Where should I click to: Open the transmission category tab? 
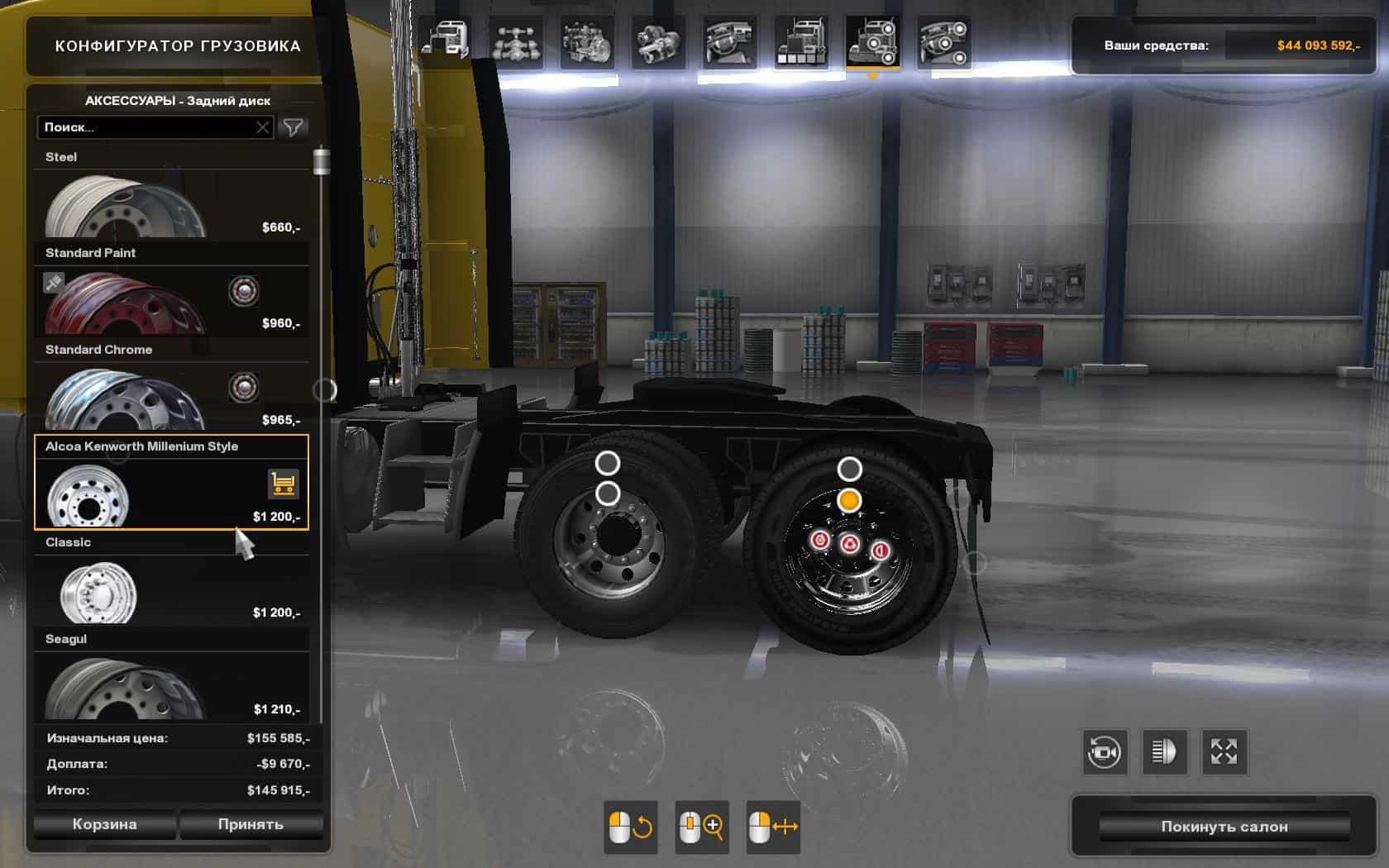pos(658,41)
